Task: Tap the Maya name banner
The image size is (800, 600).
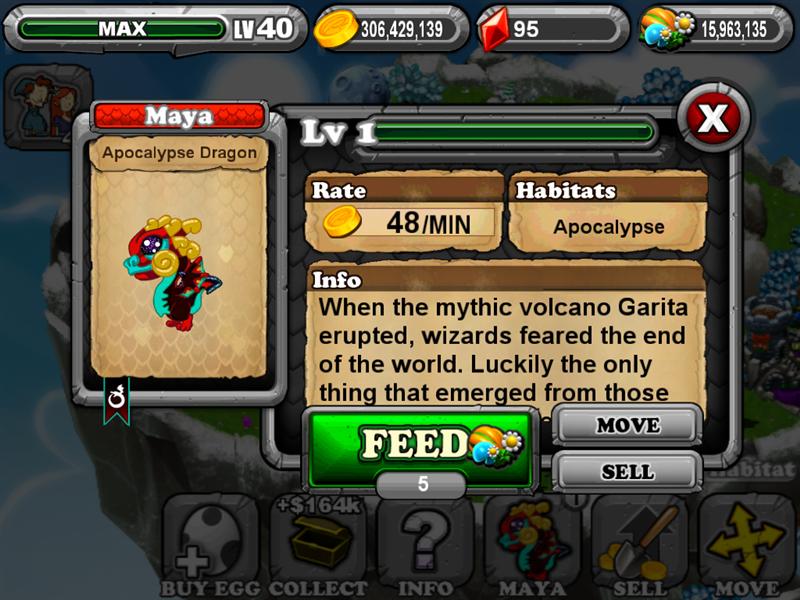Action: pyautogui.click(x=179, y=117)
